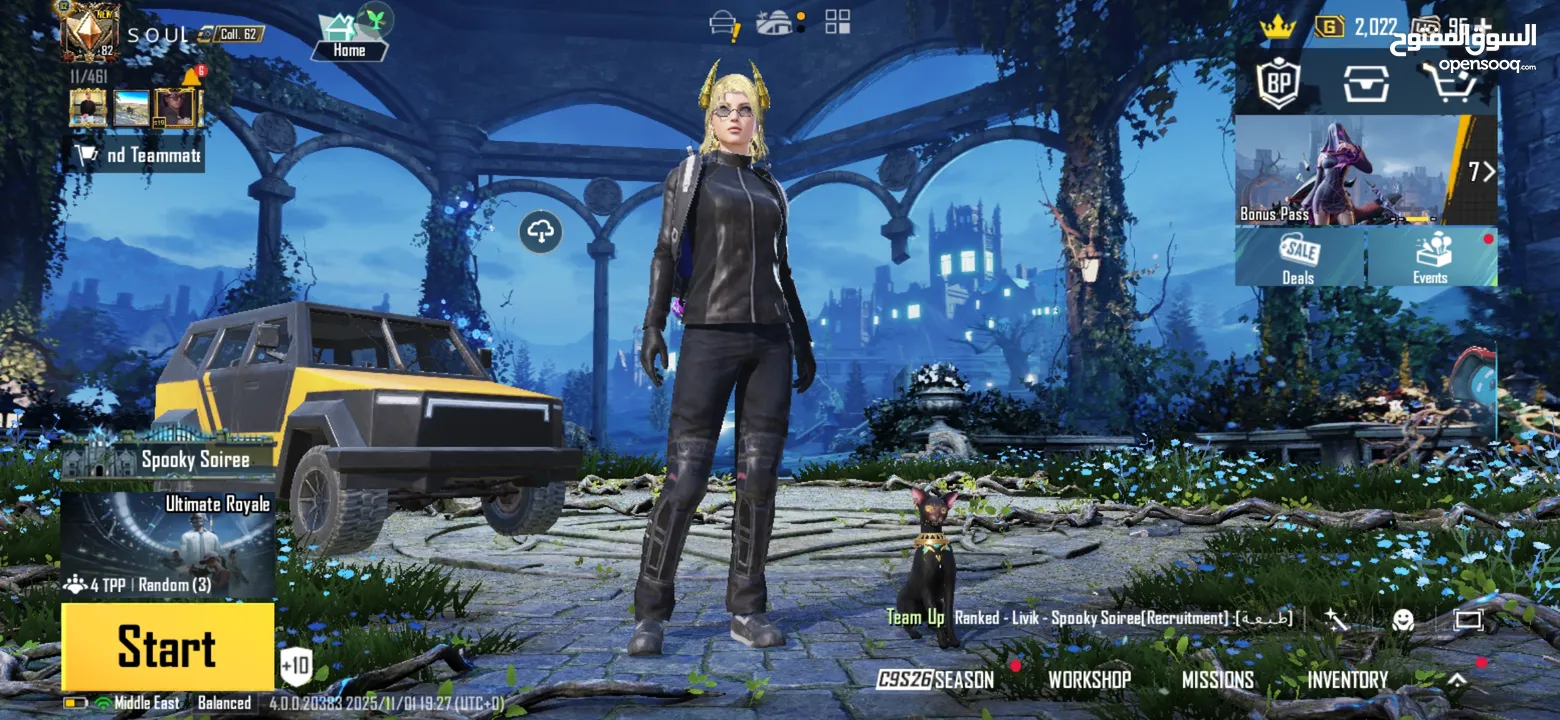Open the notification bell with red badge
This screenshot has height=720, width=1560.
pos(192,77)
